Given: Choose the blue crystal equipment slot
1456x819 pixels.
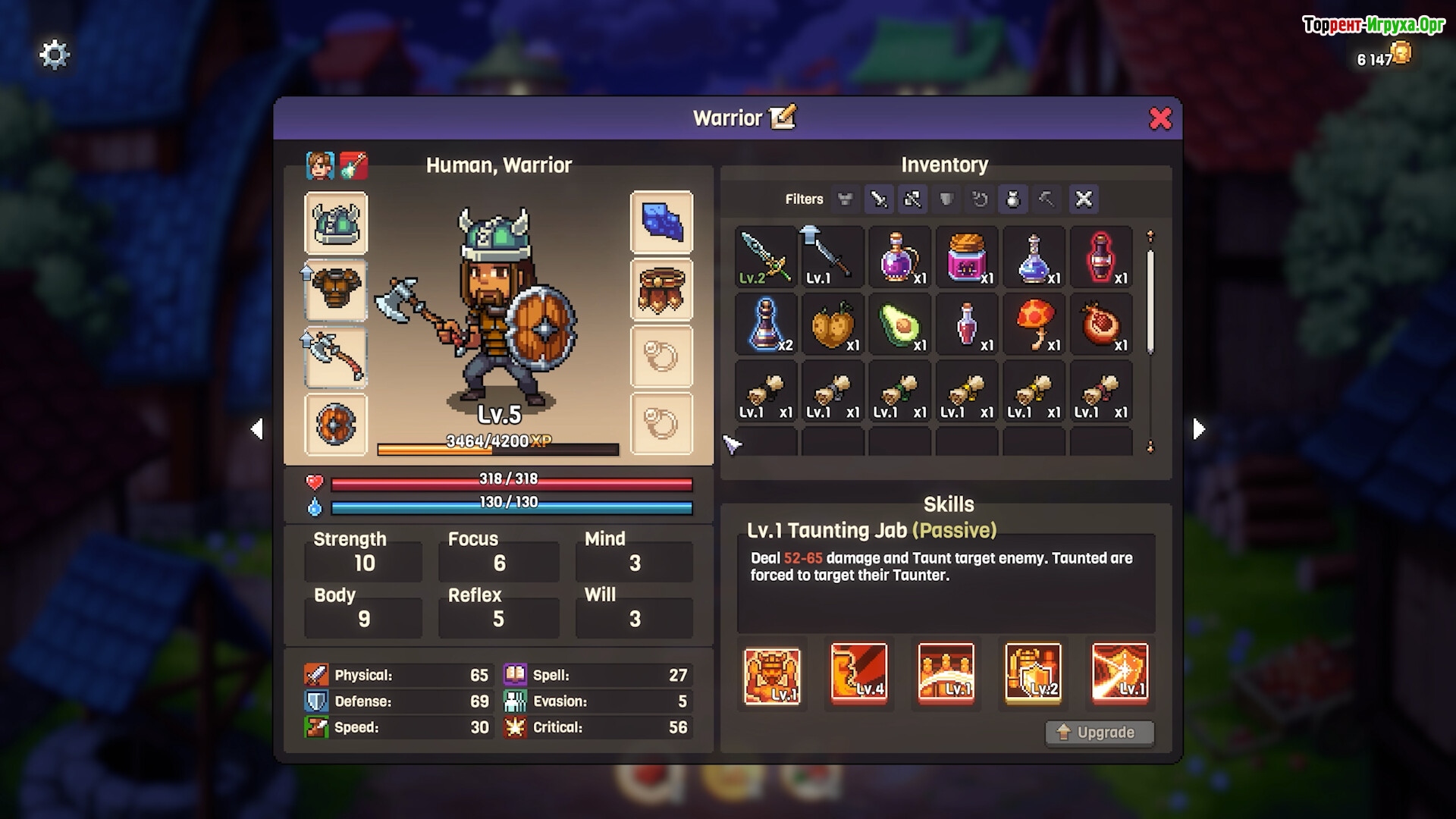Looking at the screenshot, I should [661, 222].
